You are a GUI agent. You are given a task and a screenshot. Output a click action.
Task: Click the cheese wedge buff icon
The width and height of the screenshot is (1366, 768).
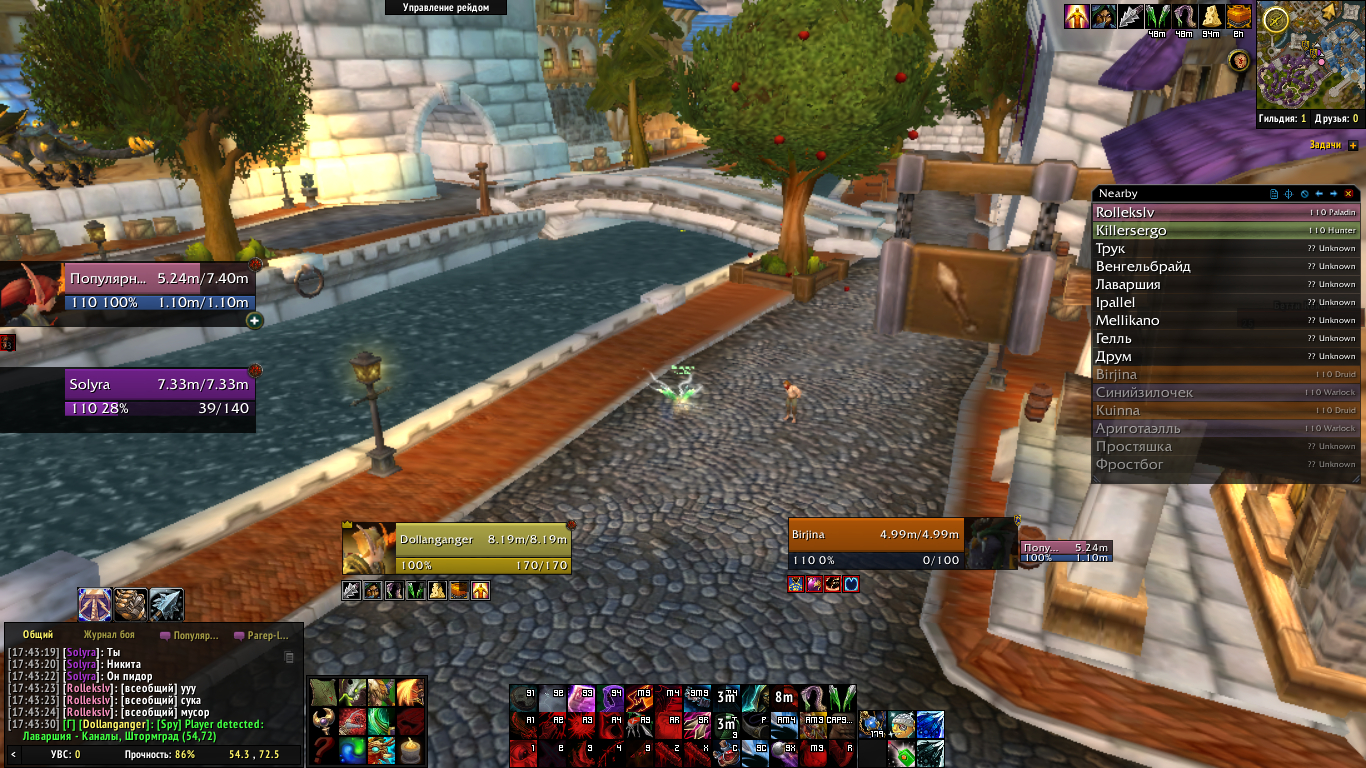[x=1211, y=16]
